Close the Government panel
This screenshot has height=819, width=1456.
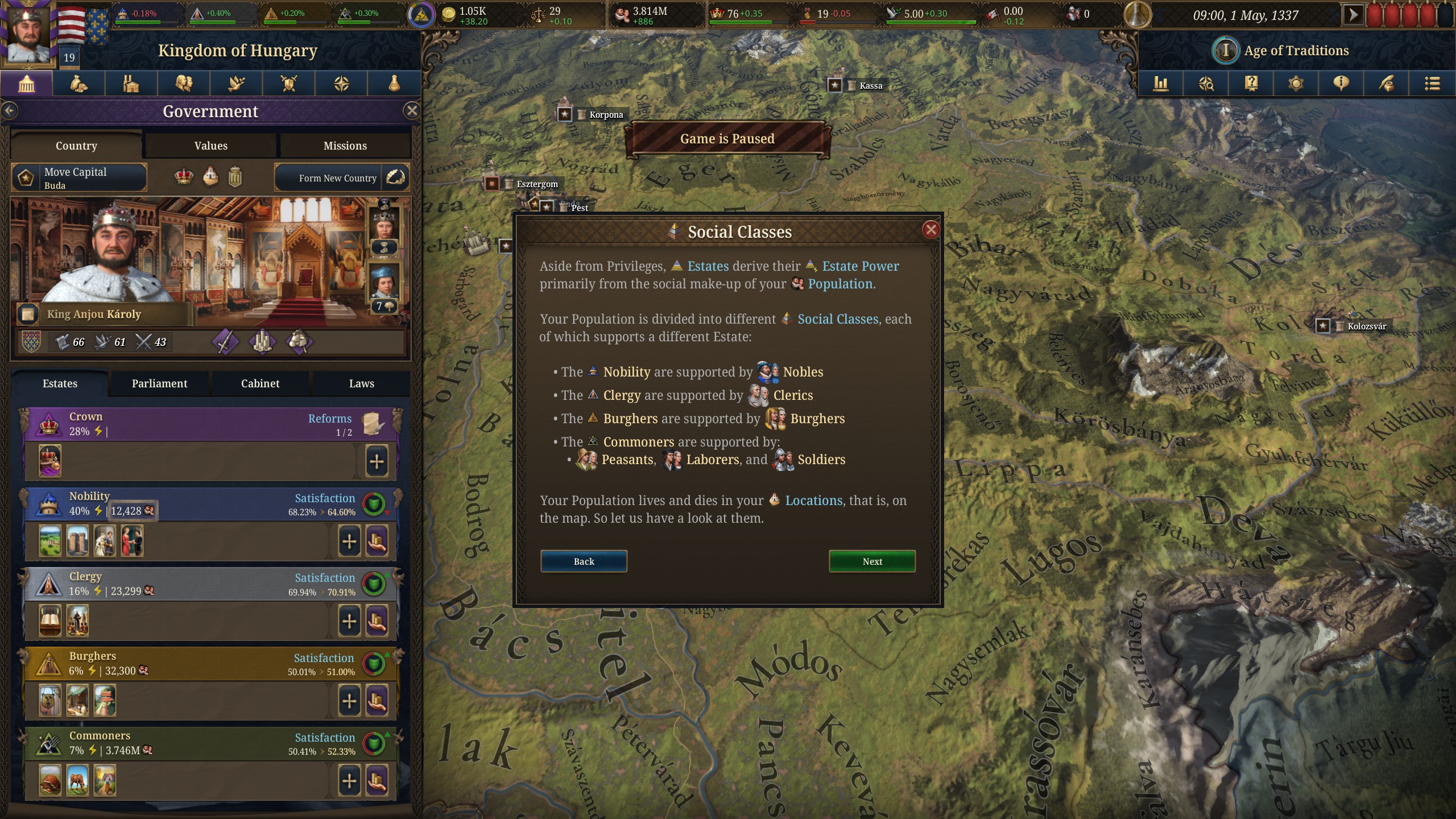click(x=412, y=111)
